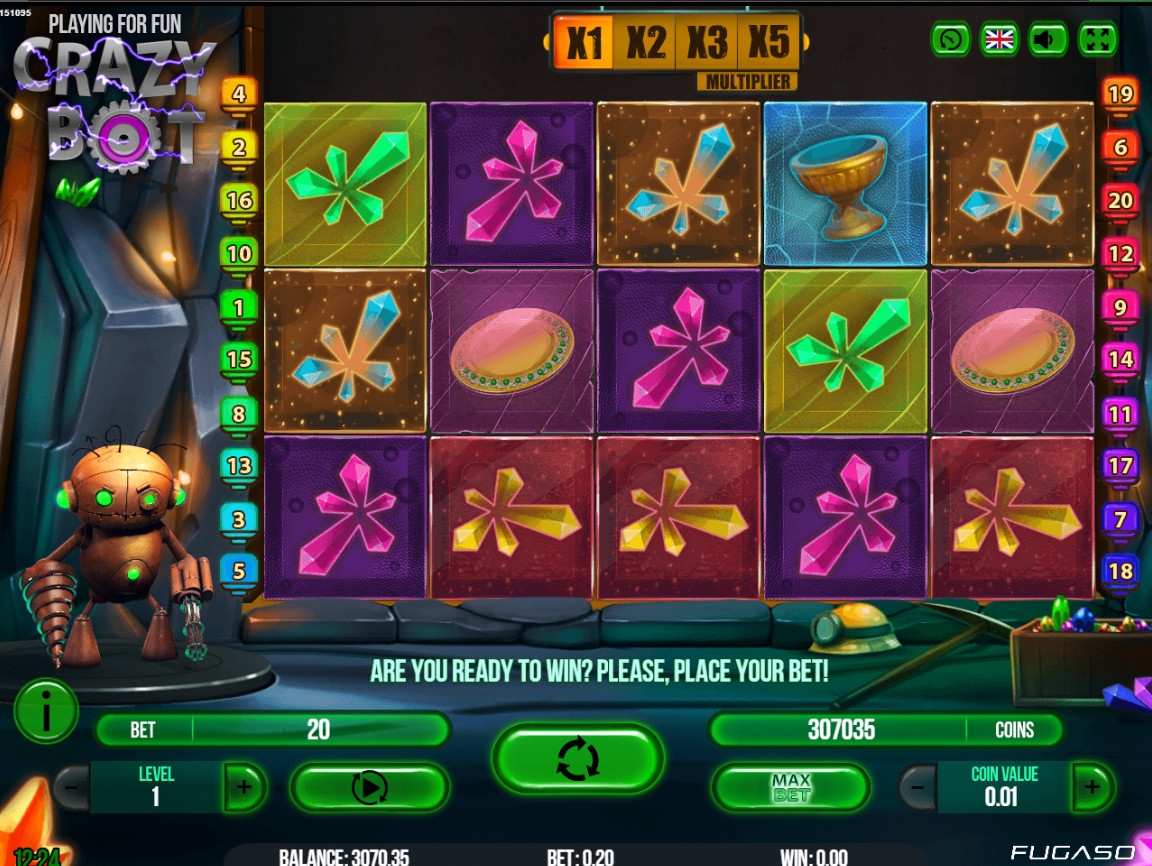Set the maximum bet with Max Bet

(x=790, y=787)
